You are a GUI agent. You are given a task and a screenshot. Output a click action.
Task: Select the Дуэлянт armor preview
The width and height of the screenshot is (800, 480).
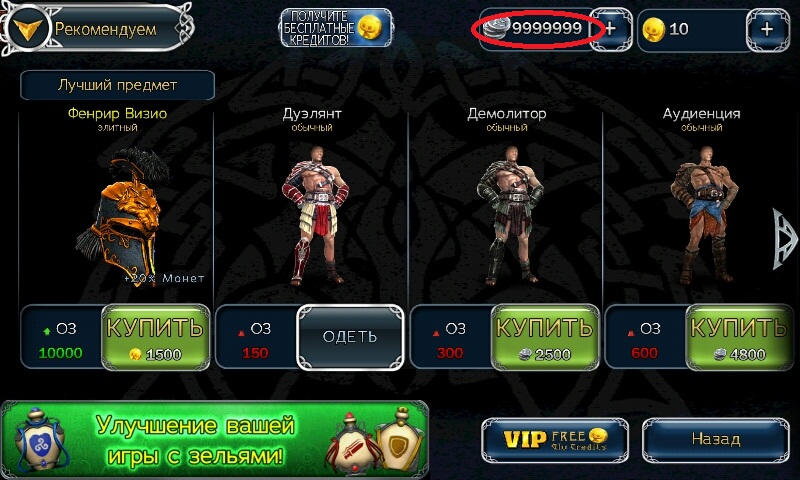pyautogui.click(x=311, y=215)
